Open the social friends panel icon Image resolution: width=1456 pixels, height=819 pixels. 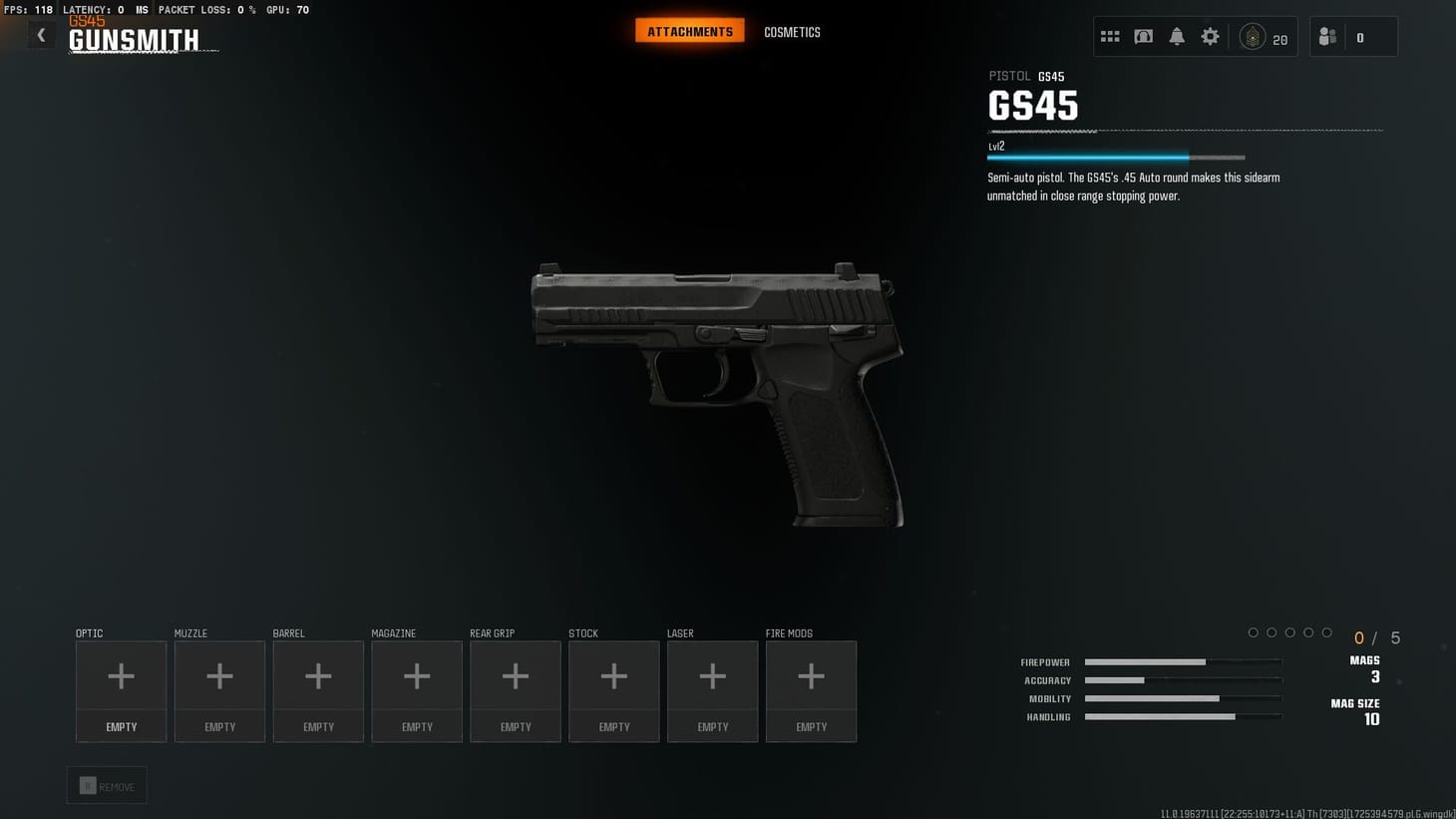pos(1326,35)
